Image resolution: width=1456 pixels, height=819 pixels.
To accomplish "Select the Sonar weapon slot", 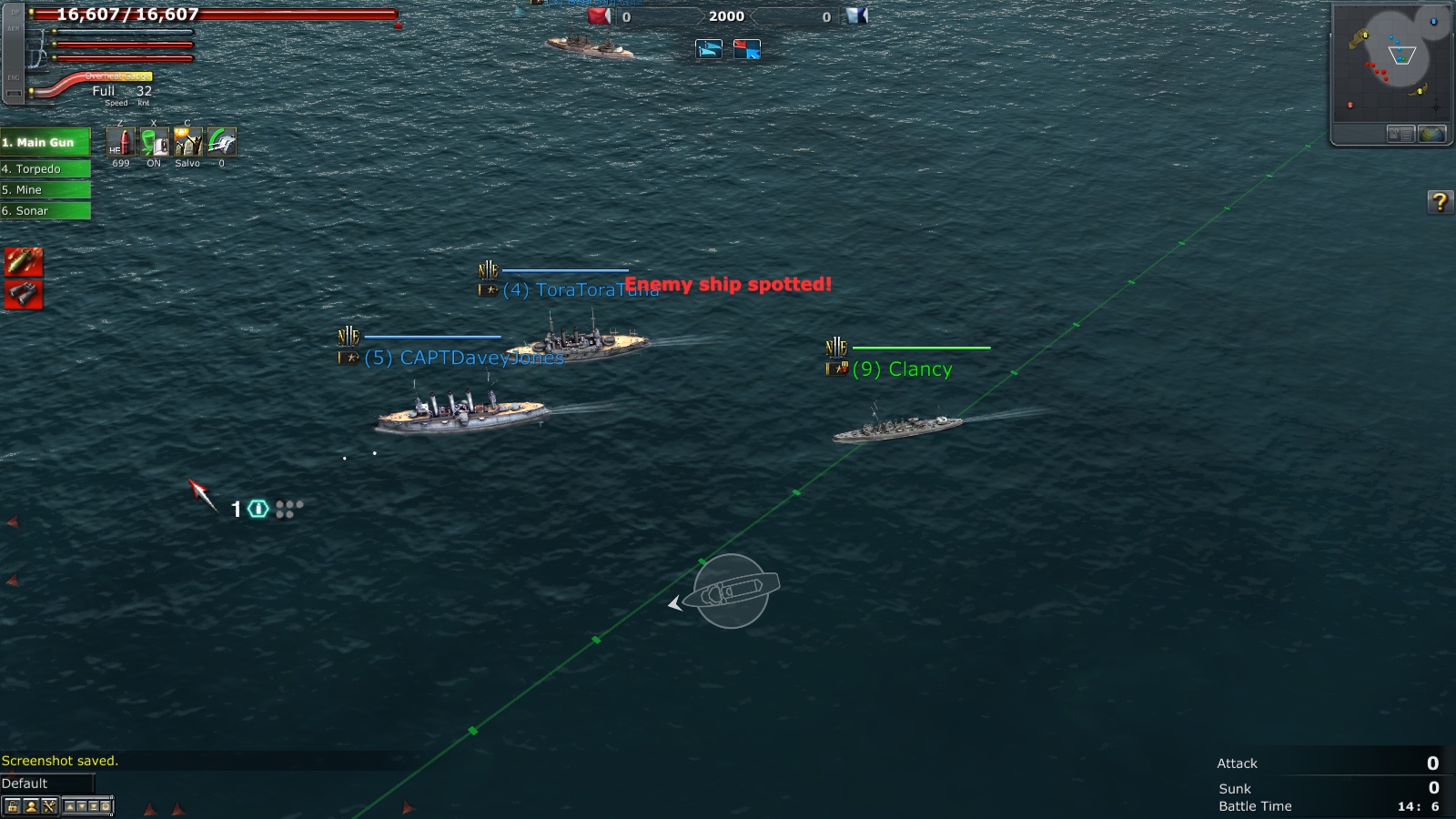I will [45, 210].
